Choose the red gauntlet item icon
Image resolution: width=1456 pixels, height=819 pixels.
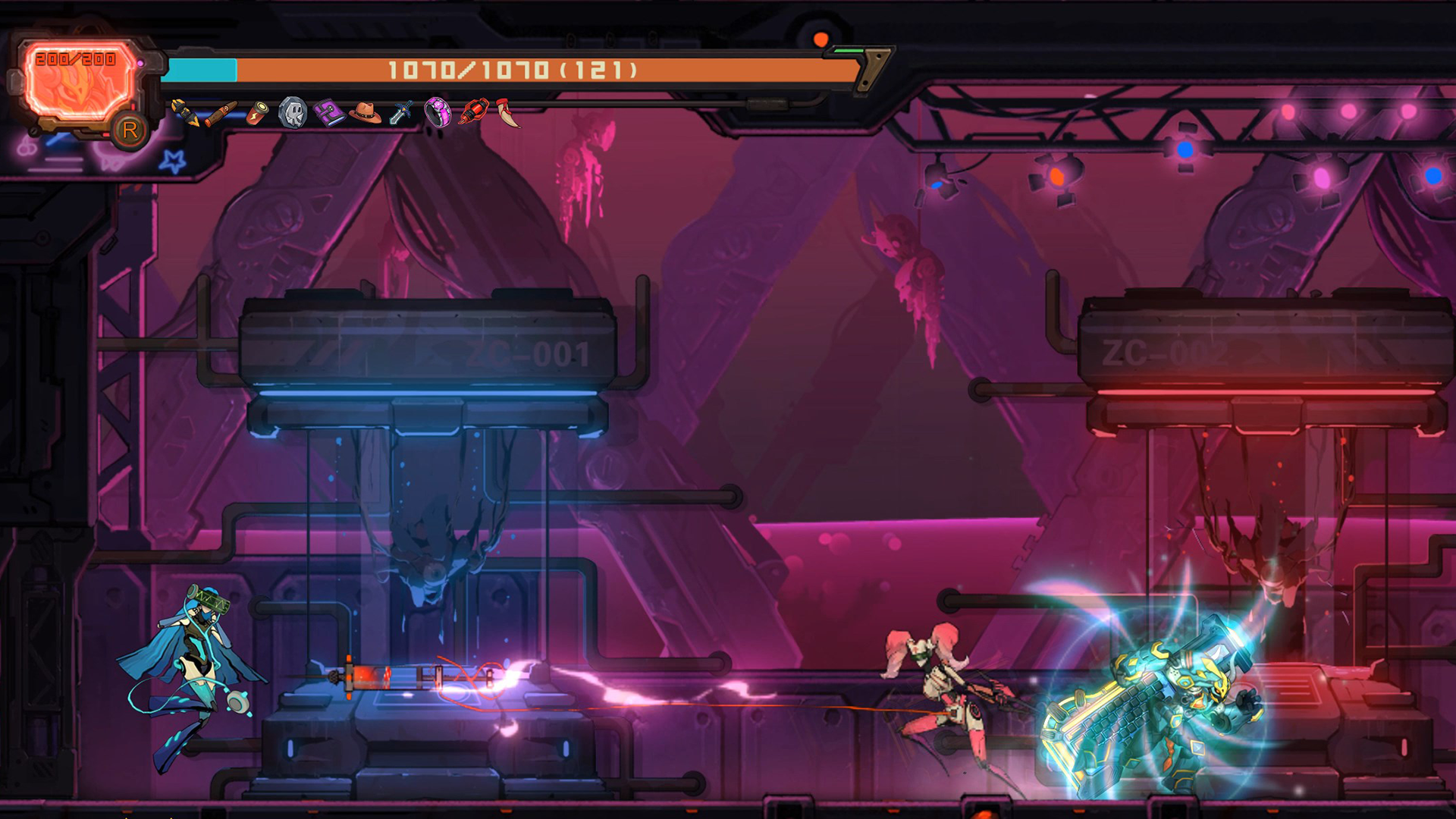click(474, 112)
